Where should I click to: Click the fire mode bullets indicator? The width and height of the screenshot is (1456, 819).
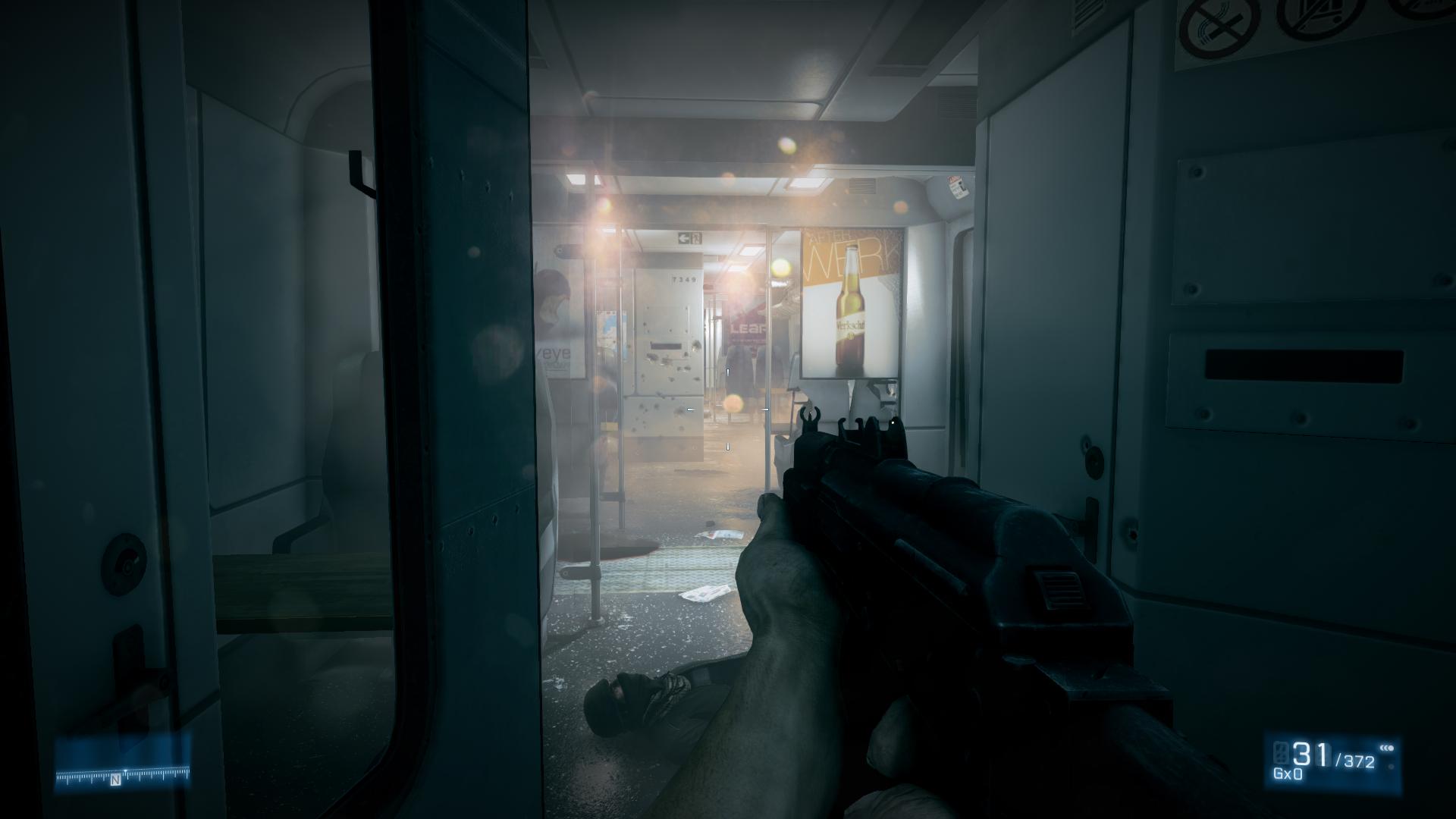[1387, 748]
